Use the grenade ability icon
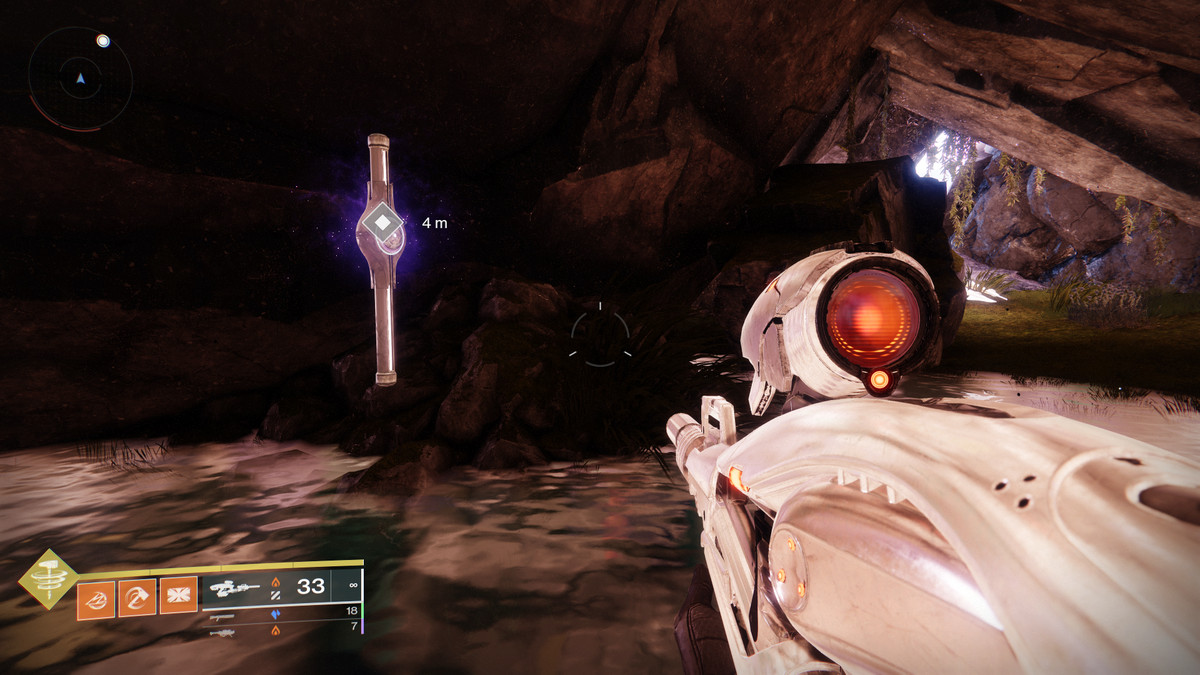 click(x=96, y=599)
